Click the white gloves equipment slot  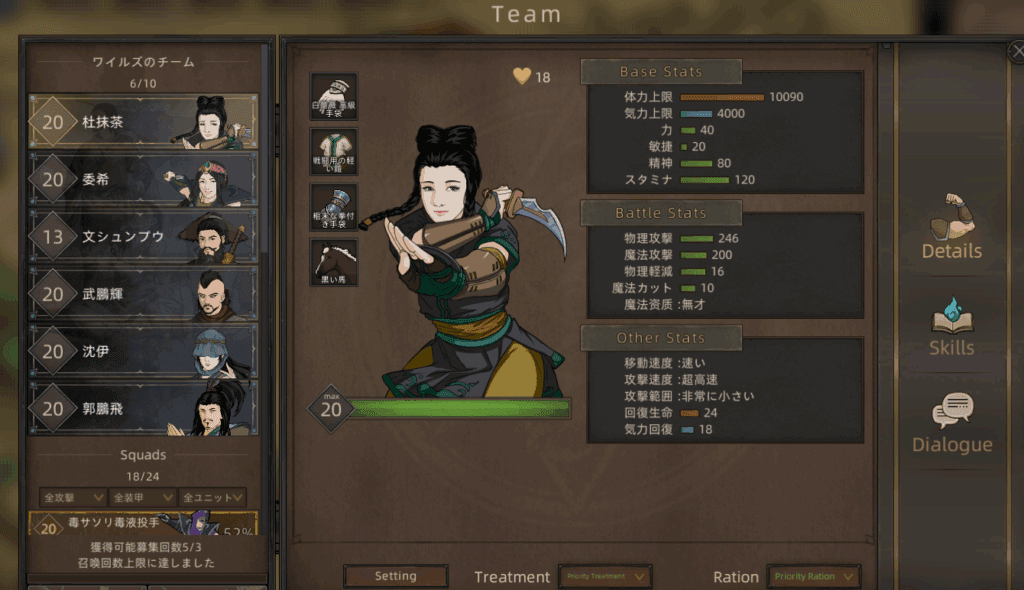(333, 97)
